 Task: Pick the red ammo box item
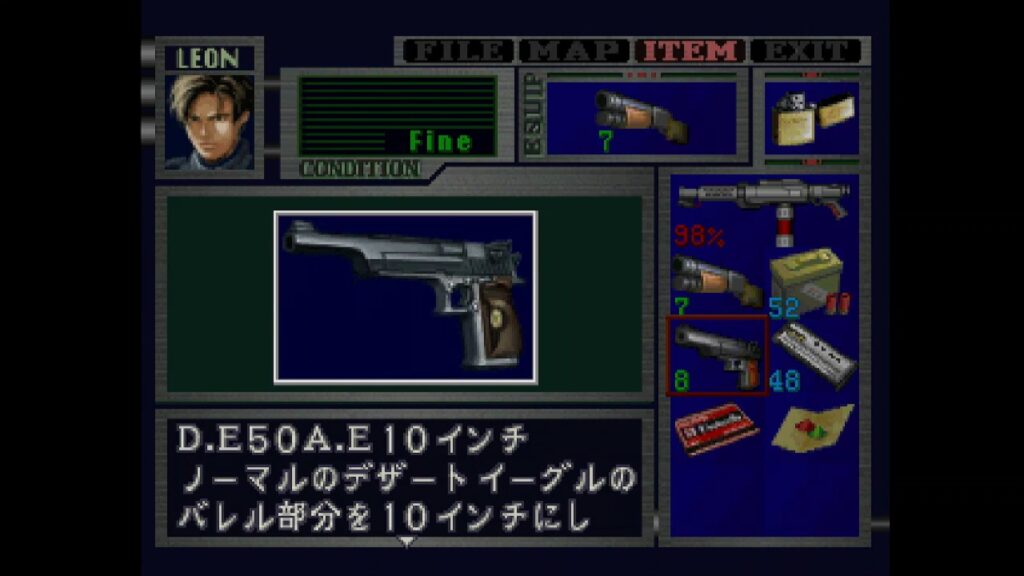[x=717, y=428]
